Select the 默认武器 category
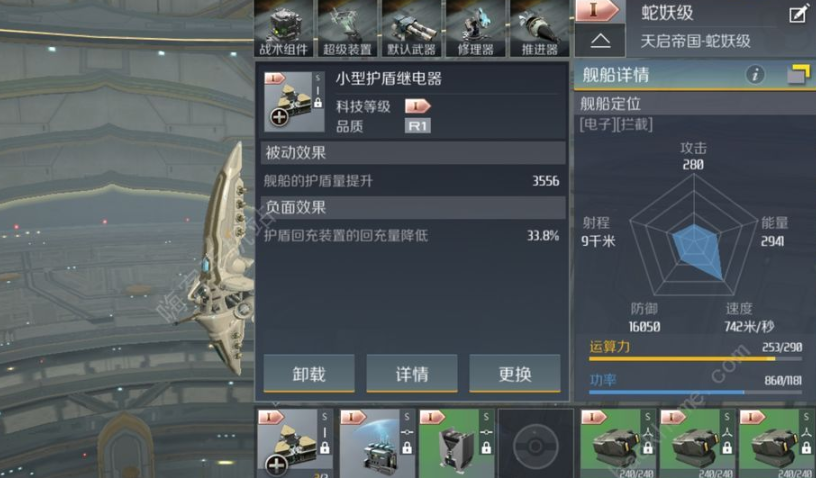This screenshot has width=816, height=478. [x=410, y=27]
